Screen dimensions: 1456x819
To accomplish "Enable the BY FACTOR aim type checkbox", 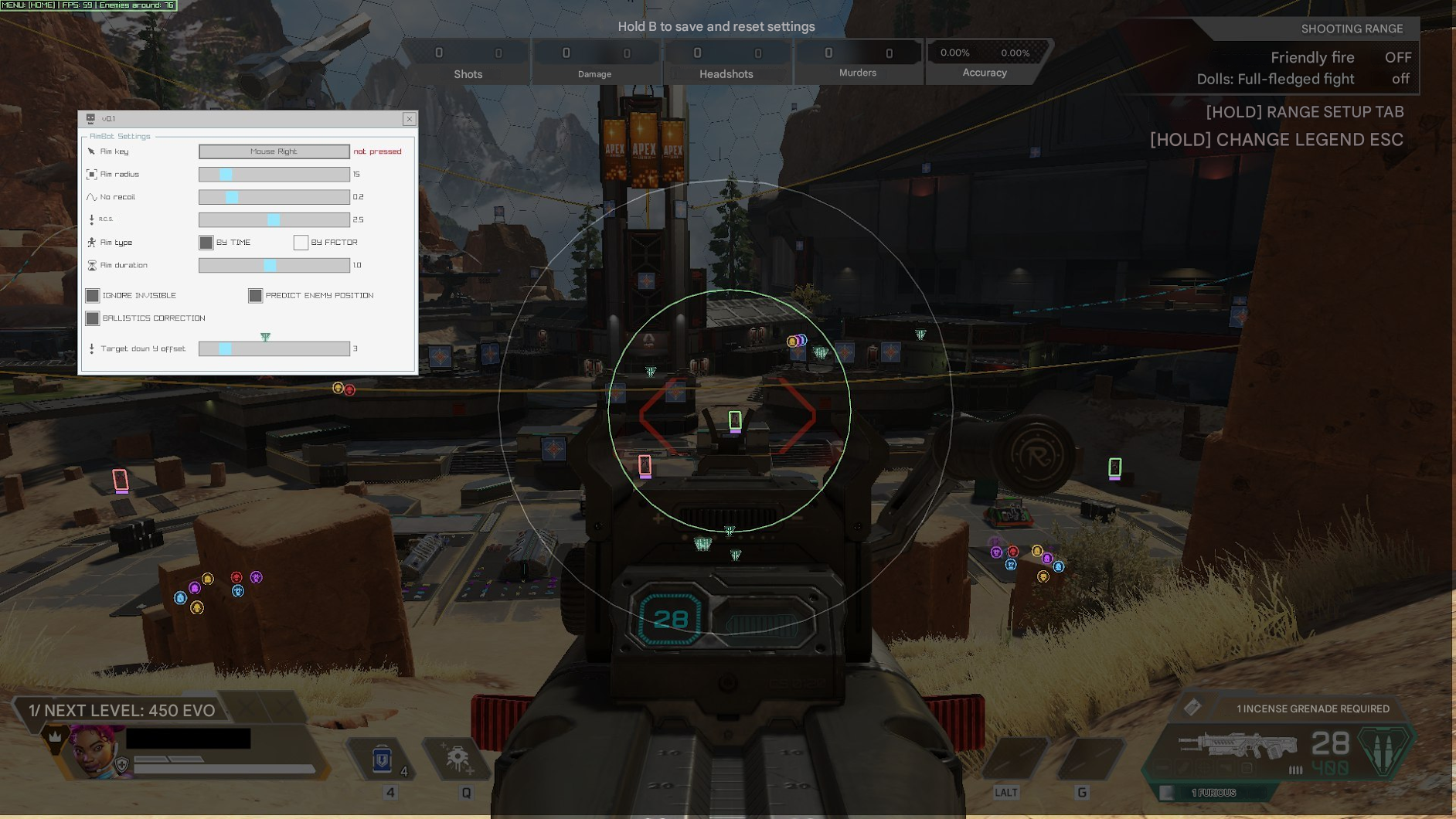I will coord(301,242).
